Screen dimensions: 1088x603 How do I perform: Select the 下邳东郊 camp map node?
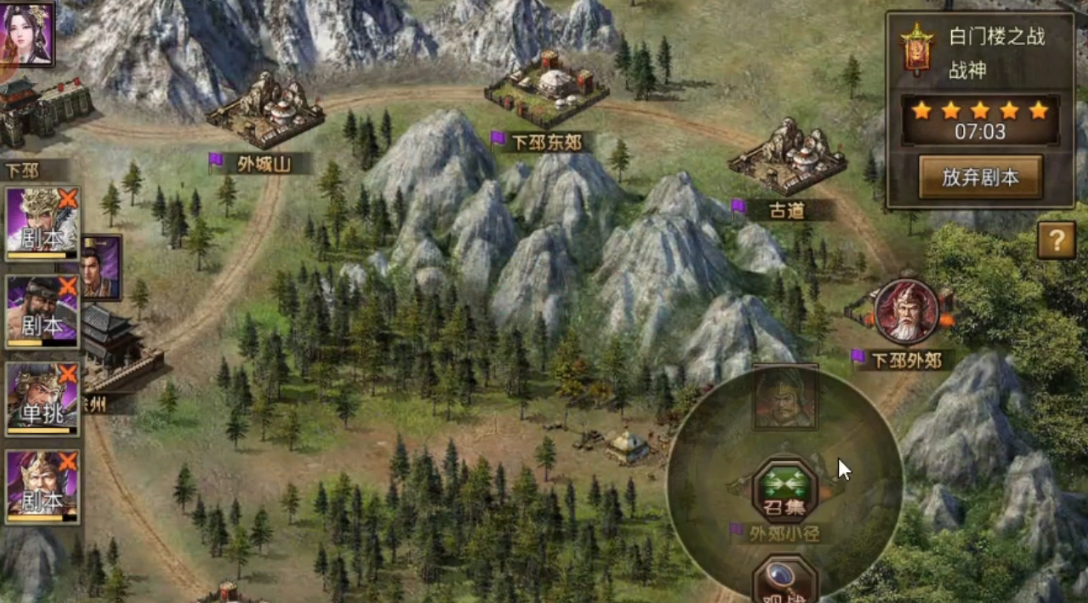click(x=546, y=89)
